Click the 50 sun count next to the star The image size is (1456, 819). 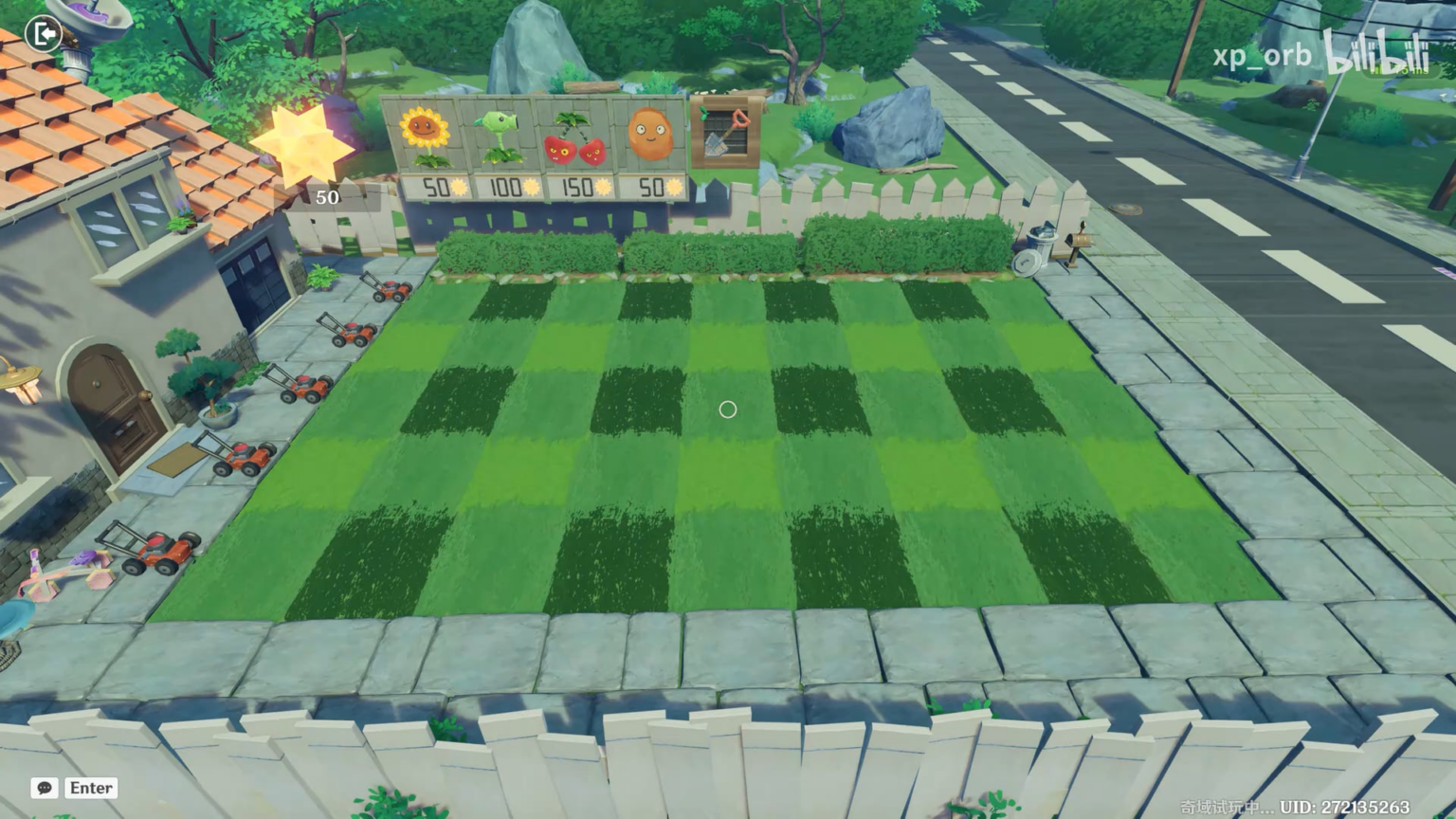click(x=327, y=197)
